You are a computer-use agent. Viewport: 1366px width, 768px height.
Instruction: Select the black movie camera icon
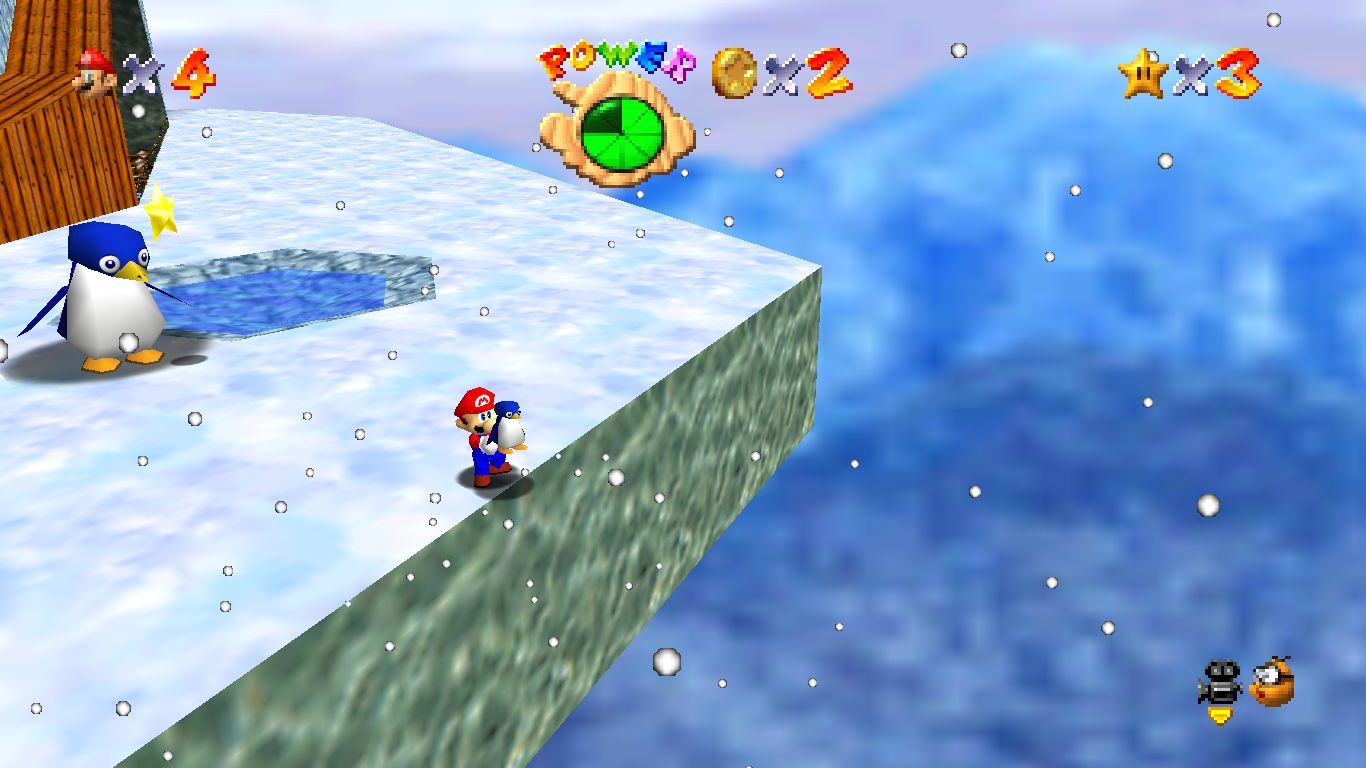(x=1219, y=682)
